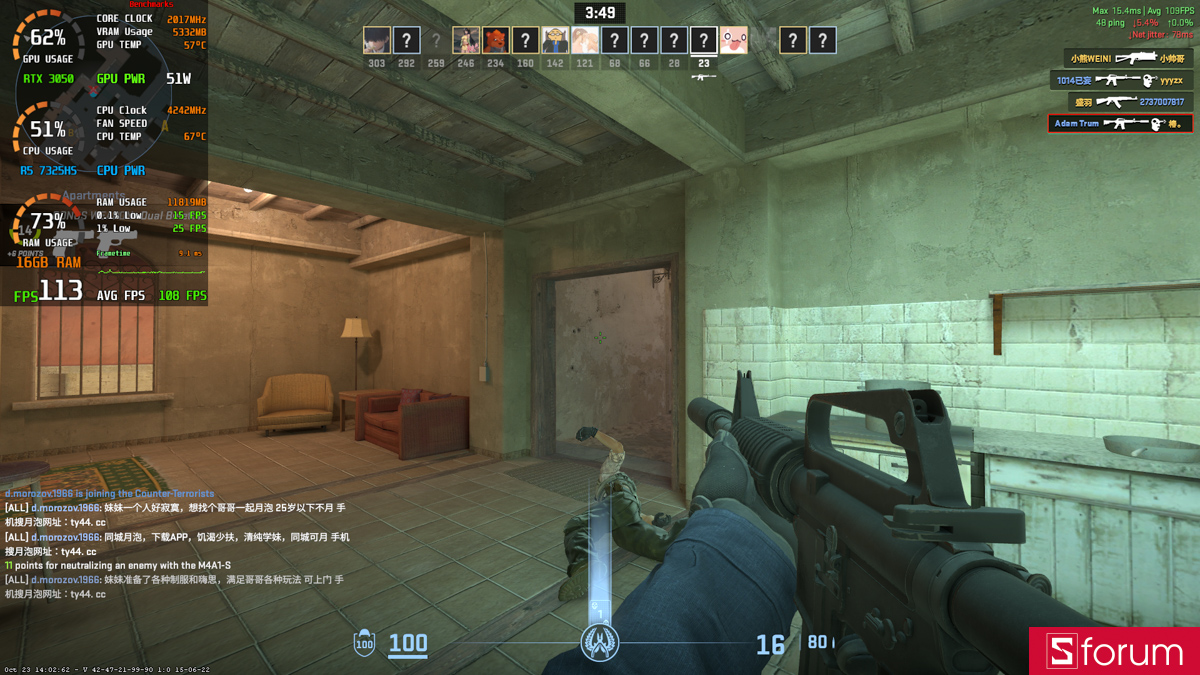Click the pink tongue-out face avatar
Viewport: 1200px width, 675px height.
[734, 40]
